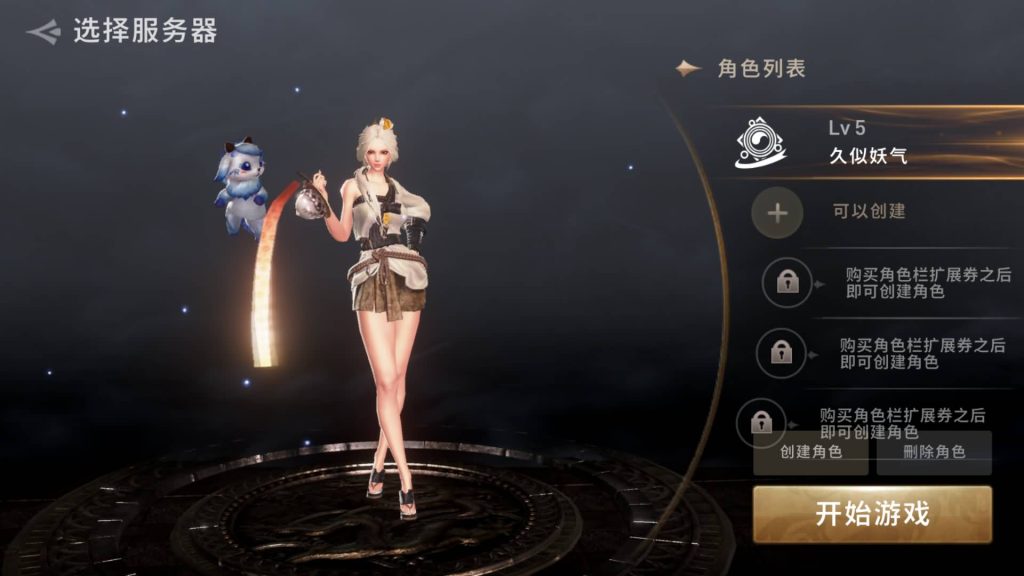Start the game with 开始游戏
The width and height of the screenshot is (1024, 576).
click(872, 514)
